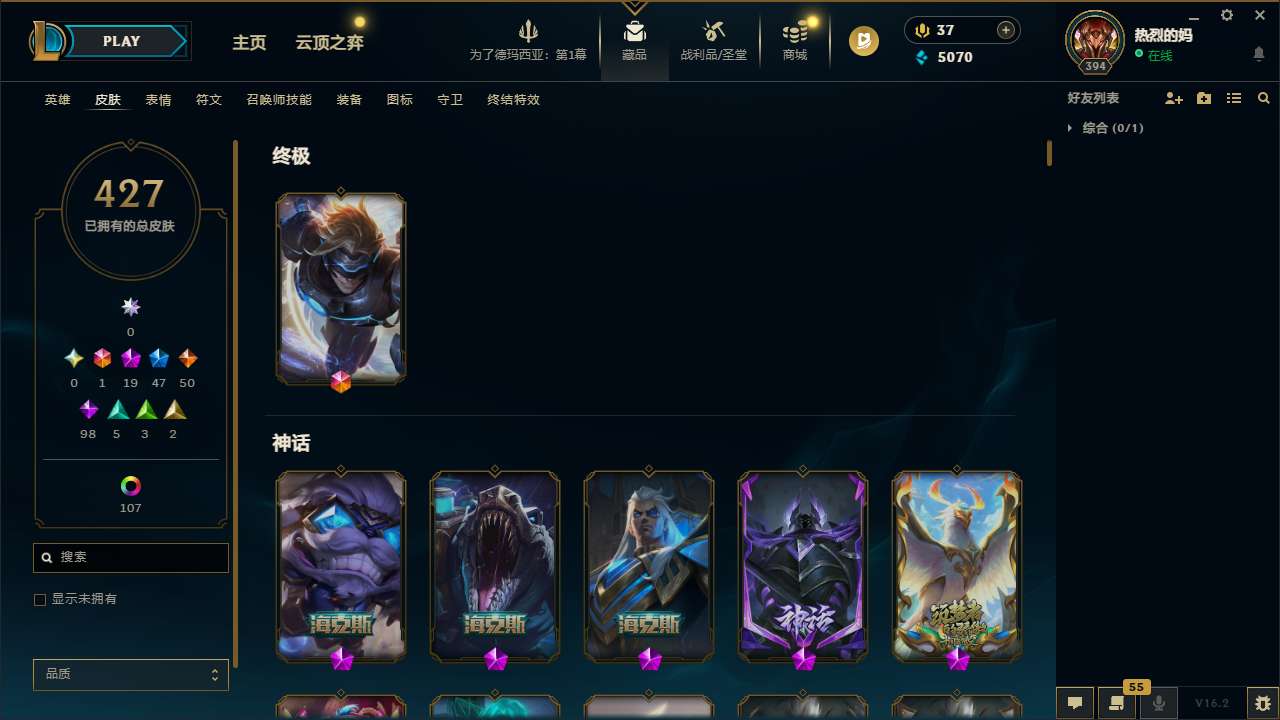Click the 为了德玛西亚 event icon
Screen dimensions: 1280x720
click(x=528, y=40)
